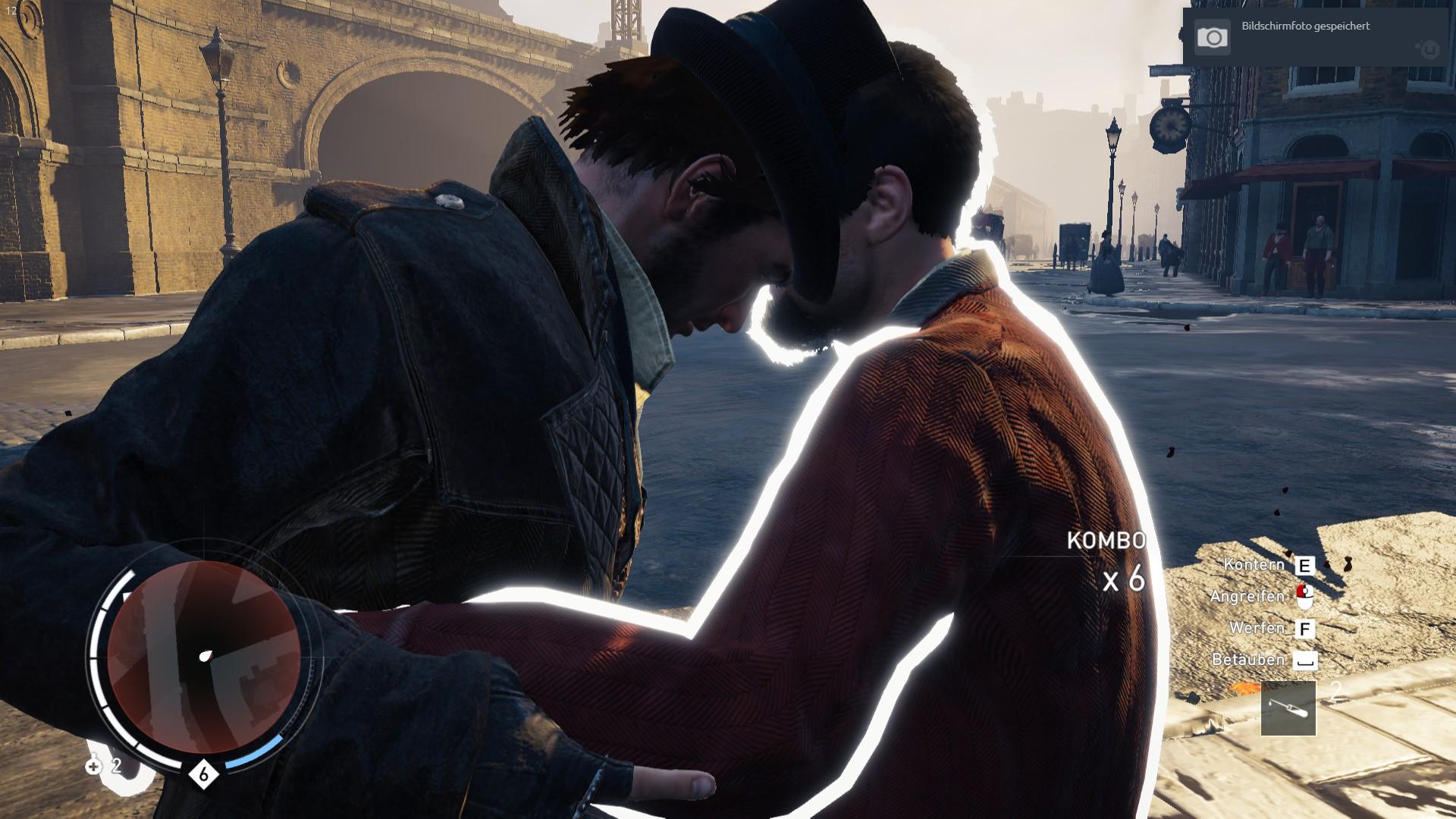Screen dimensions: 1456x819
Task: Click the mouse icon beside Angreifen
Action: (1304, 597)
